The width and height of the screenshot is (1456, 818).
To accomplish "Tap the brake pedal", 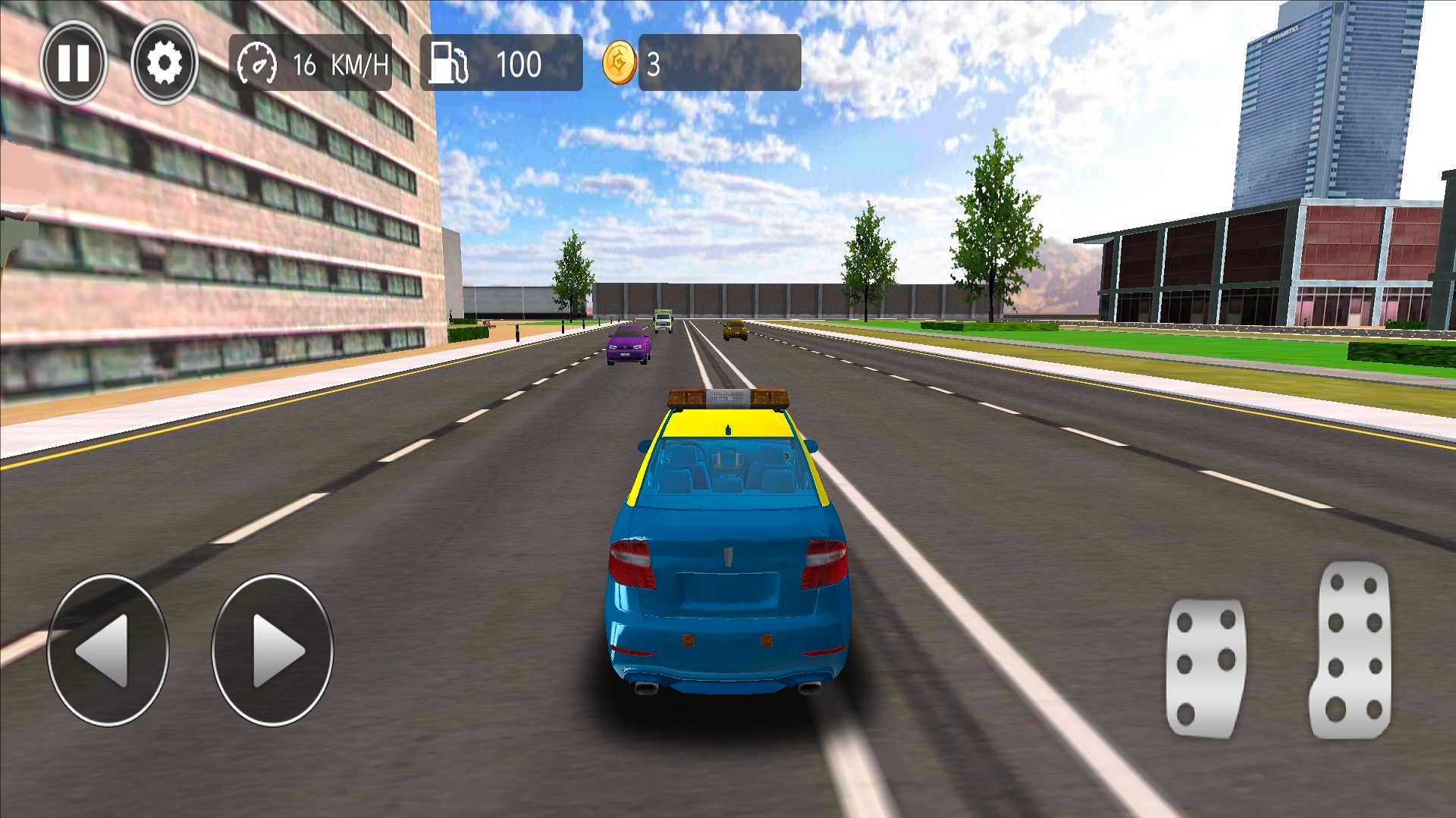I will [x=1204, y=667].
